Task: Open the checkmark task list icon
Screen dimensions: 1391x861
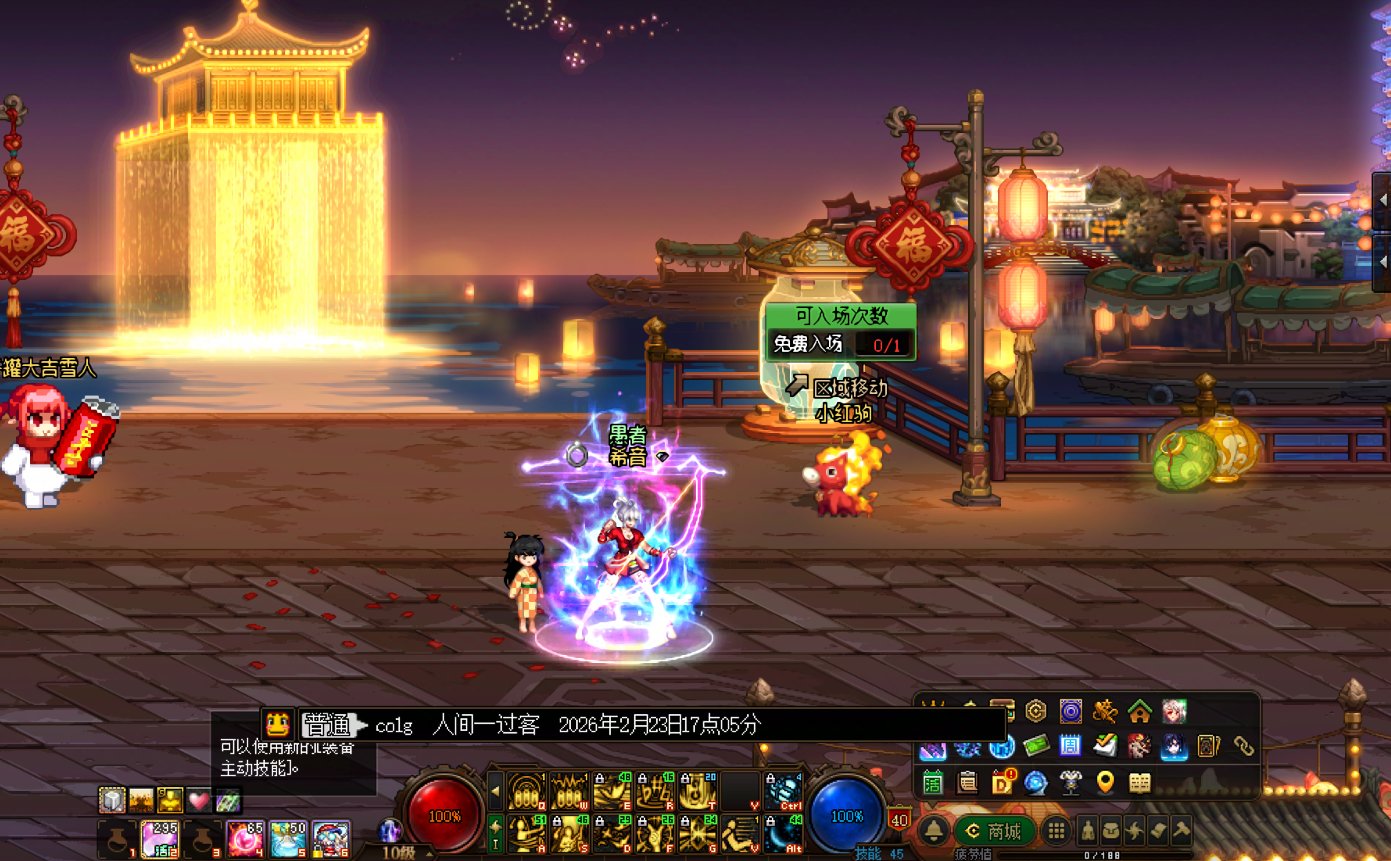Action: 1105,746
